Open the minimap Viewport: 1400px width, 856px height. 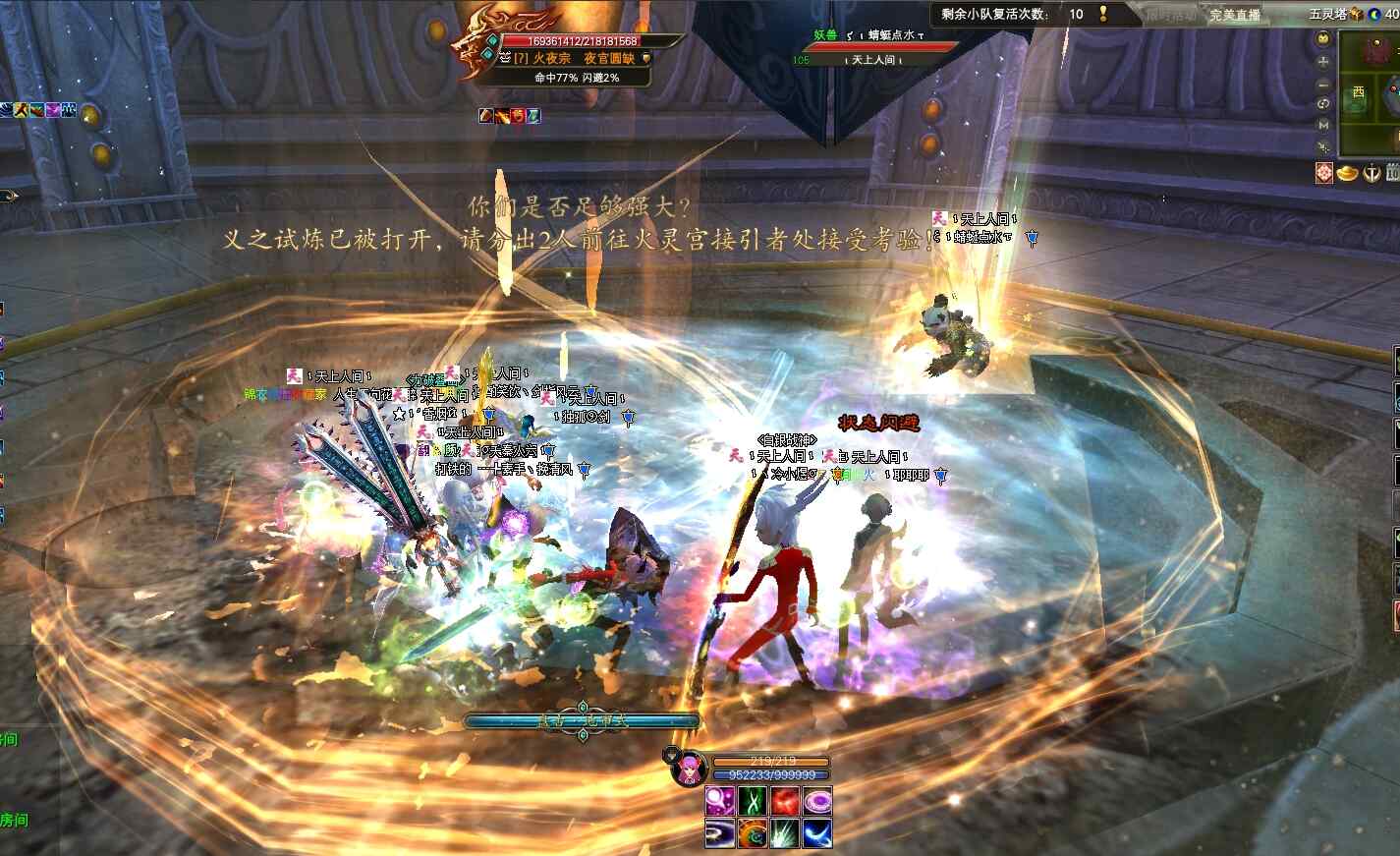coord(1370,93)
